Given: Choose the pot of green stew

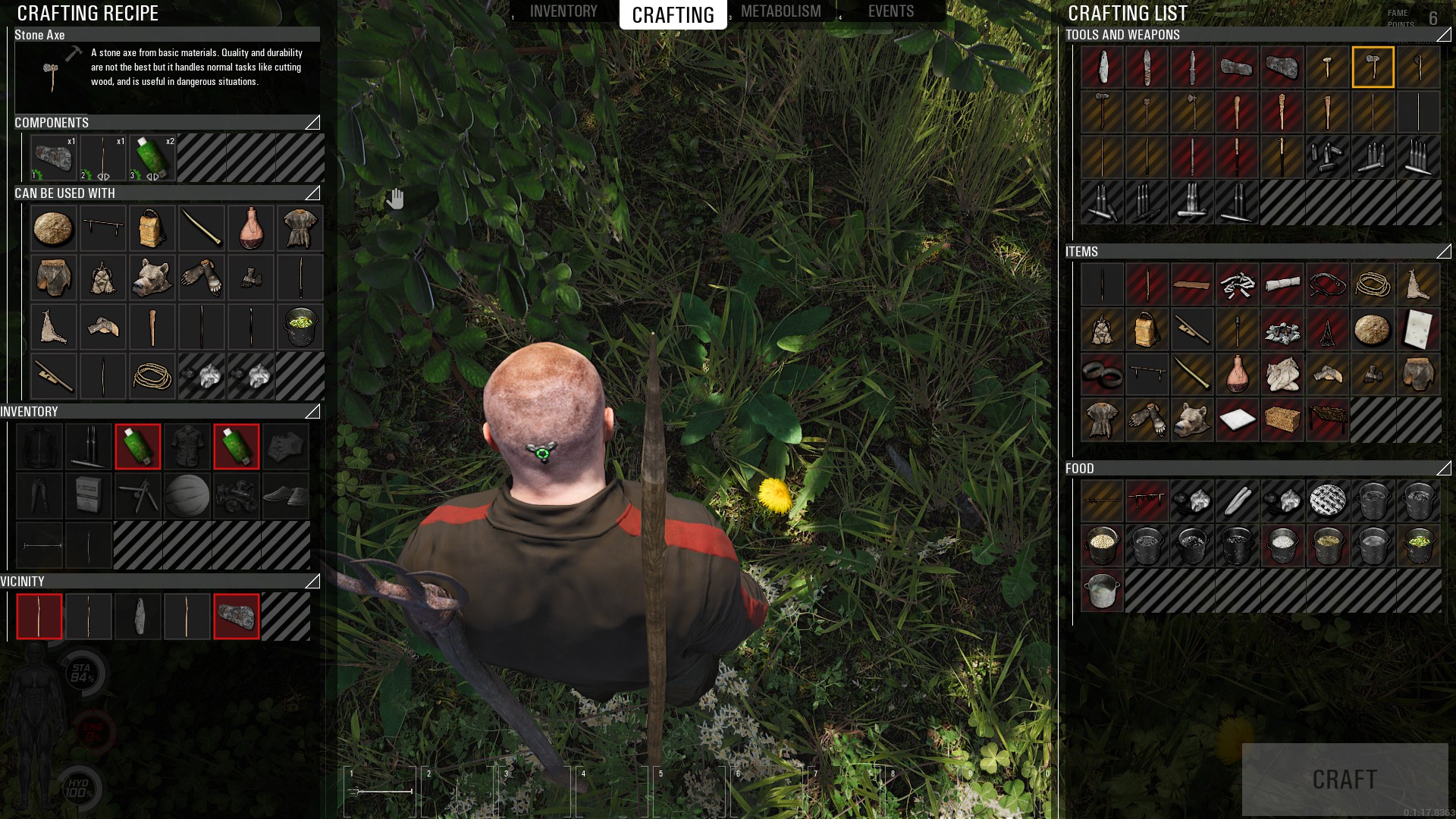Looking at the screenshot, I should click(1418, 544).
